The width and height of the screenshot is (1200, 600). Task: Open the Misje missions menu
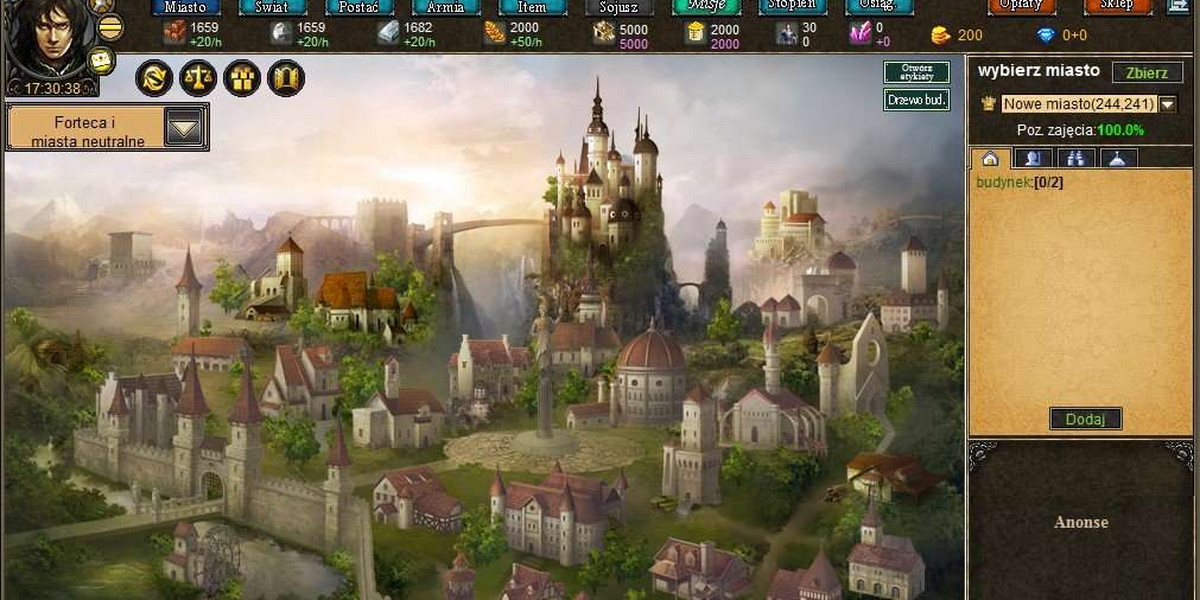click(706, 7)
